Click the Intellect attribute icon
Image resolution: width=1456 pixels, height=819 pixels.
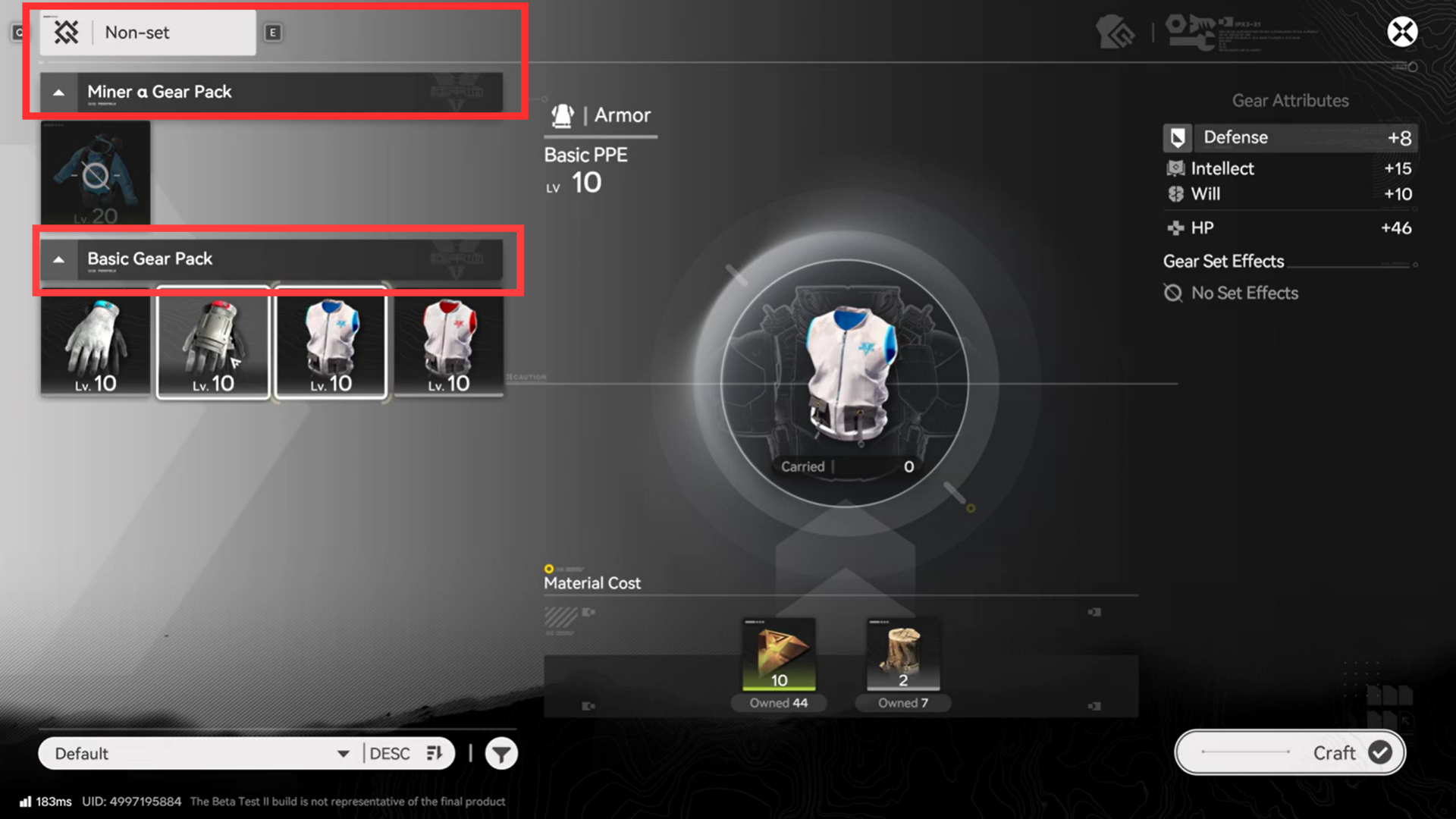pyautogui.click(x=1176, y=168)
